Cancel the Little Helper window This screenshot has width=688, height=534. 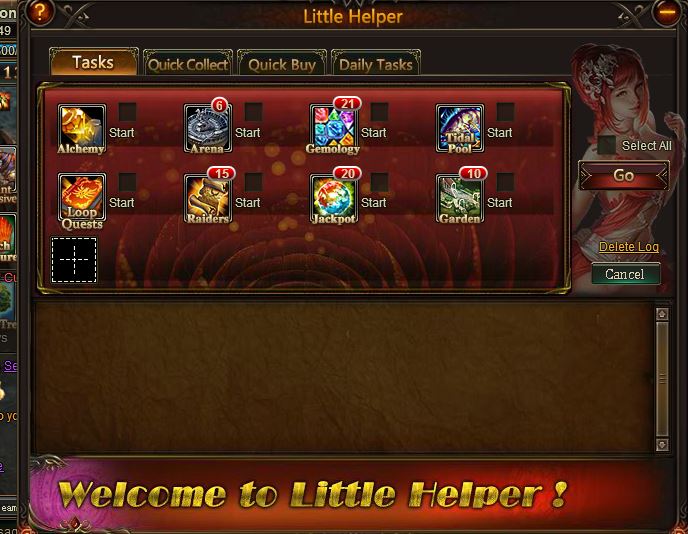coord(625,274)
